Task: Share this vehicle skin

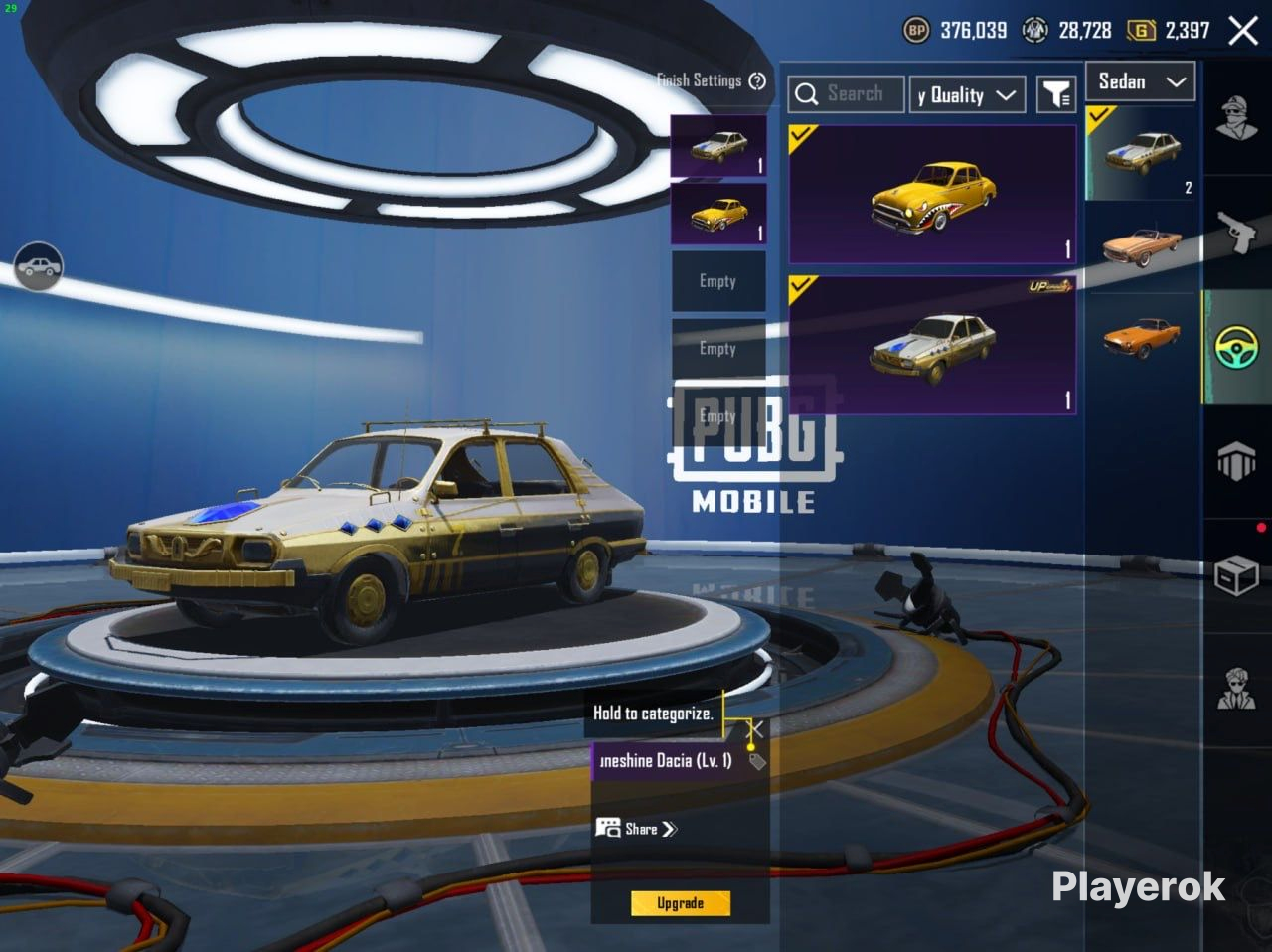Action: pyautogui.click(x=637, y=829)
